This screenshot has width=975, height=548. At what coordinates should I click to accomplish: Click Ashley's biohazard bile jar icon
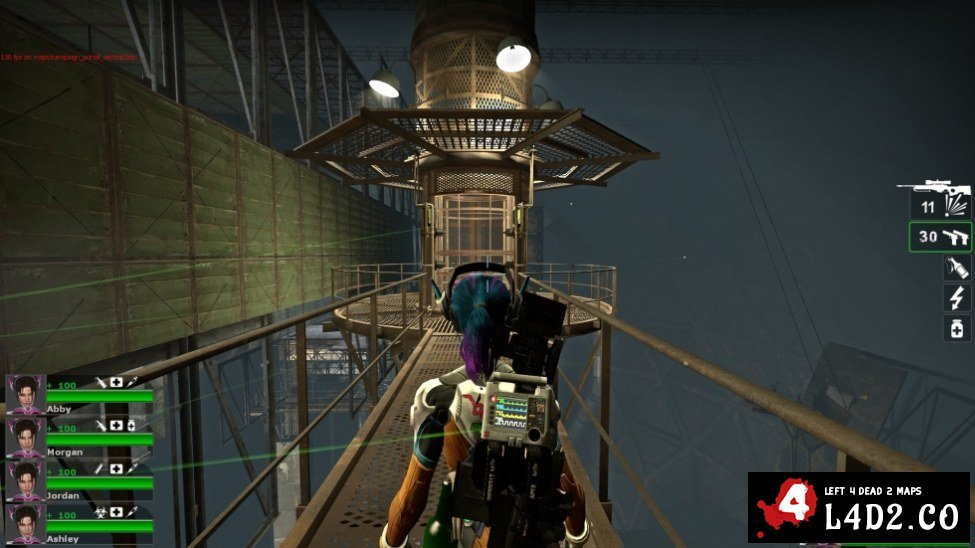tap(99, 512)
